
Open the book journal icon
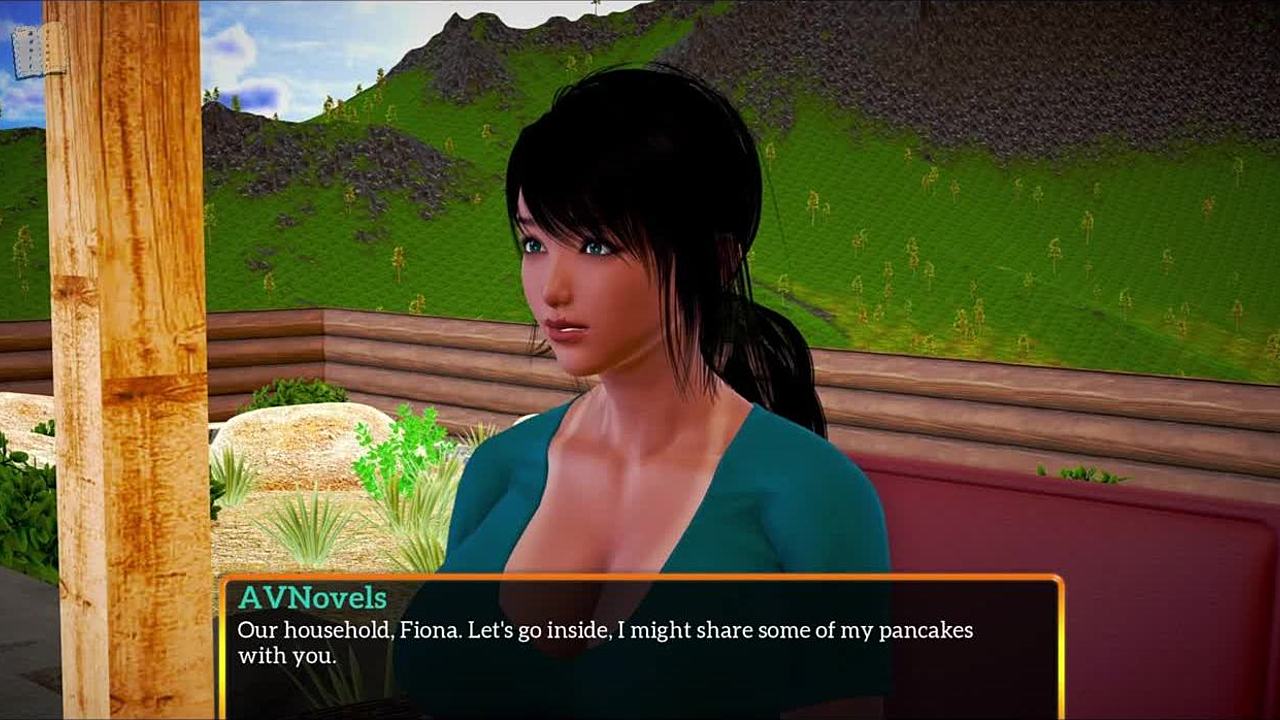tap(39, 50)
